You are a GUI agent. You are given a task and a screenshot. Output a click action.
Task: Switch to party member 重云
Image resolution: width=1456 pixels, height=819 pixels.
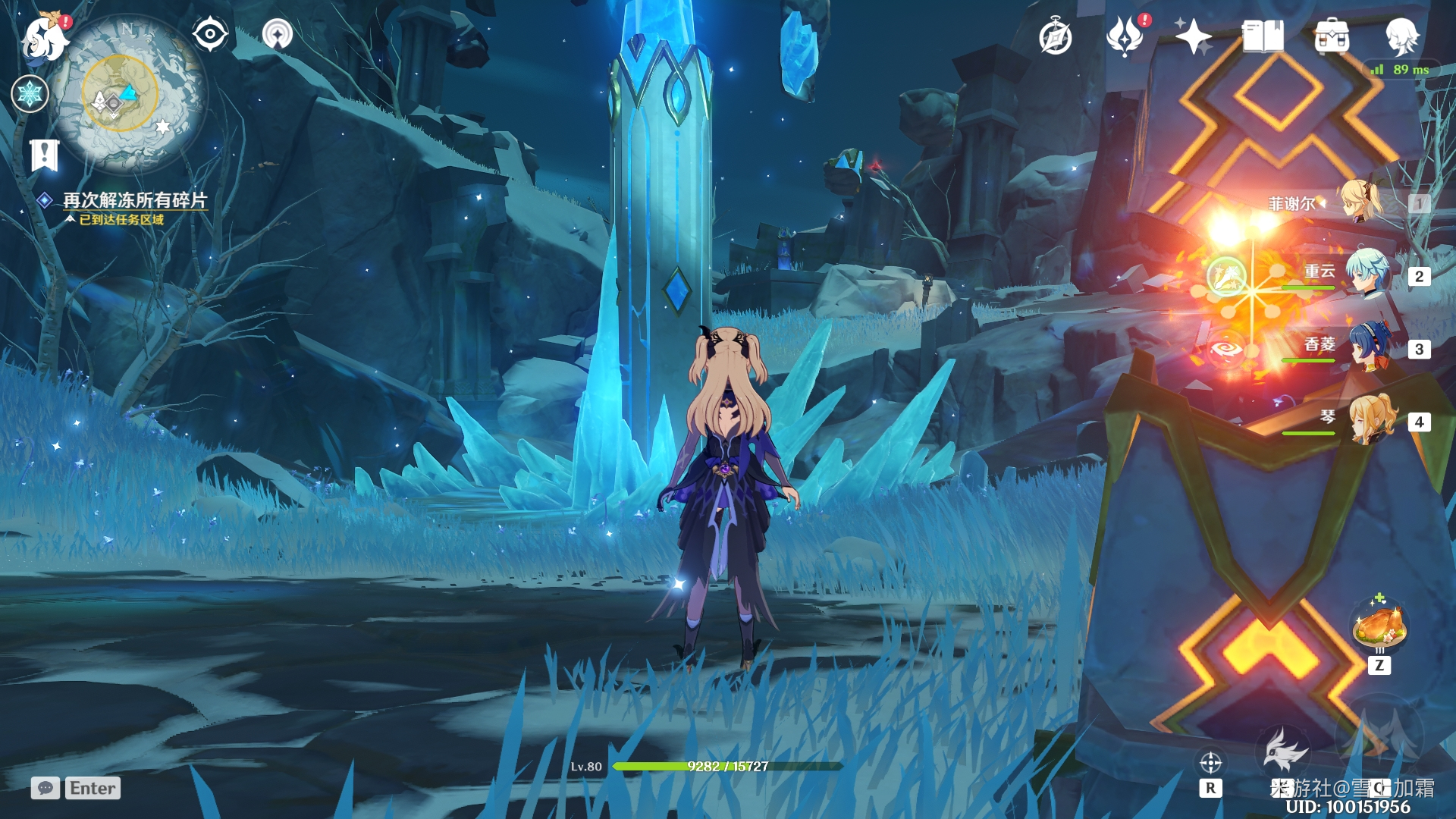tap(1370, 273)
